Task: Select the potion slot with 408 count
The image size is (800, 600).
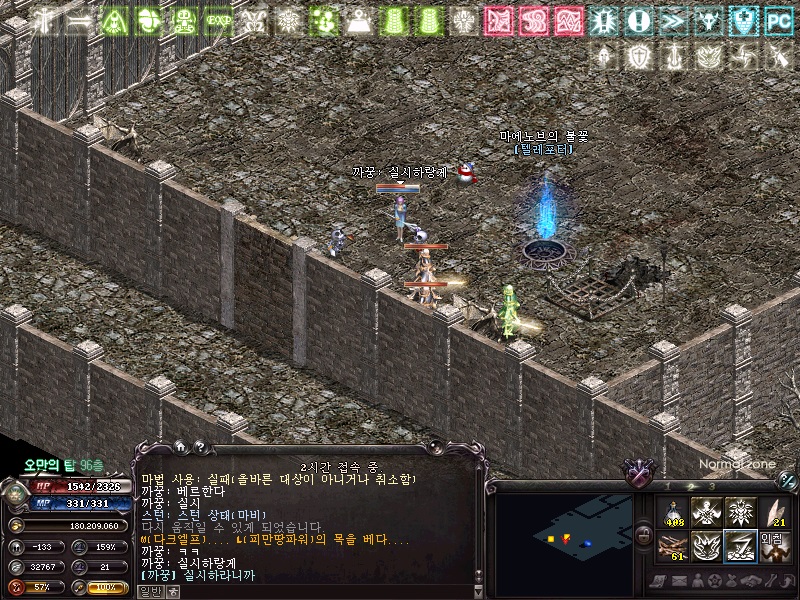Action: (673, 513)
